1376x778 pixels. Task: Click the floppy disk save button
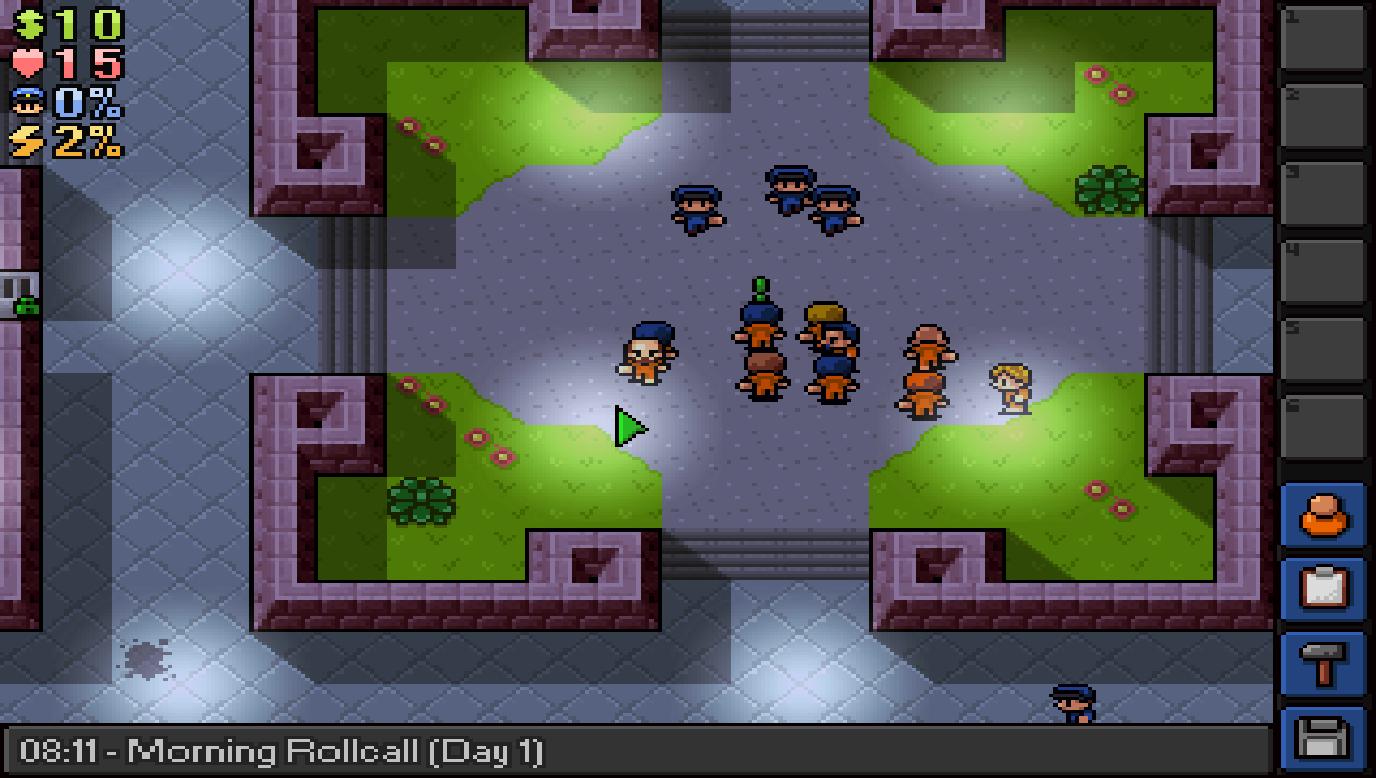[1323, 739]
